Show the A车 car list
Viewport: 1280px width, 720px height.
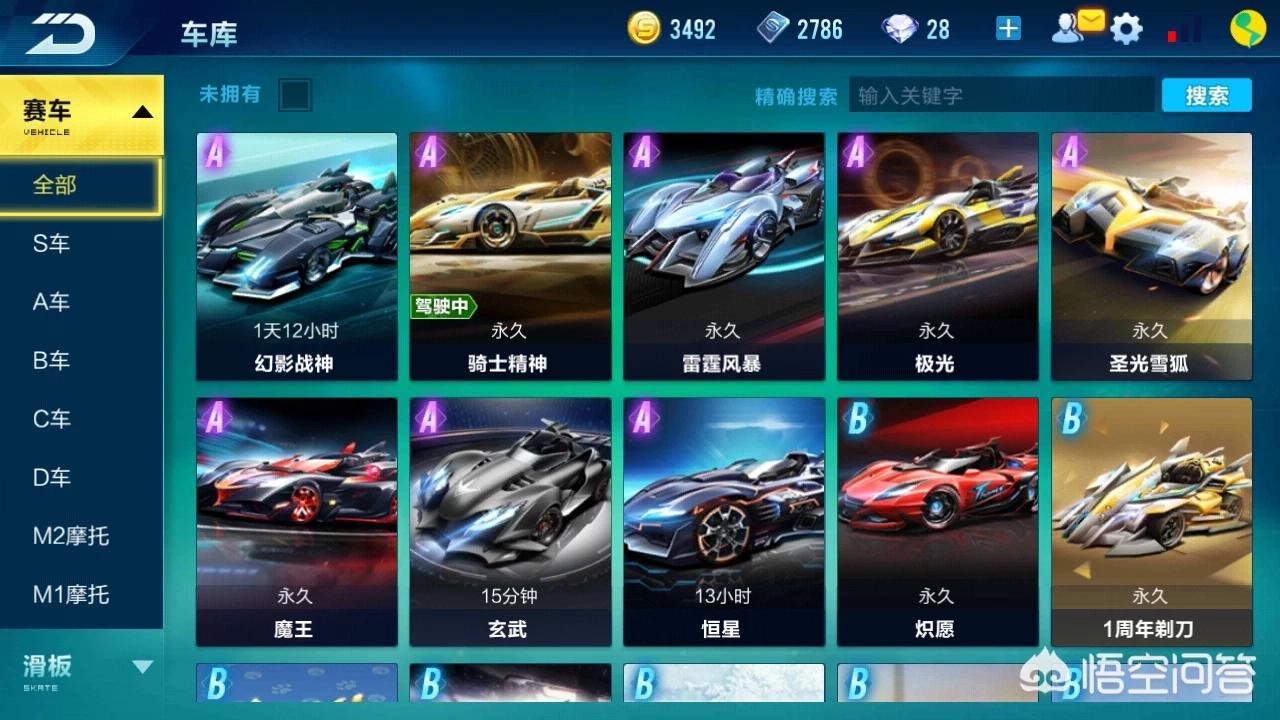tap(52, 302)
